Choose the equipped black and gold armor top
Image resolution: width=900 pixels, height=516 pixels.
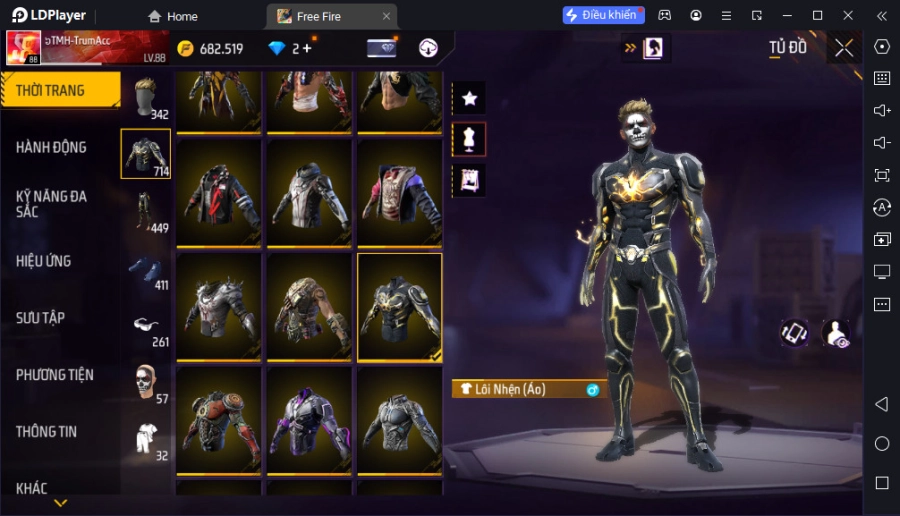[x=400, y=307]
